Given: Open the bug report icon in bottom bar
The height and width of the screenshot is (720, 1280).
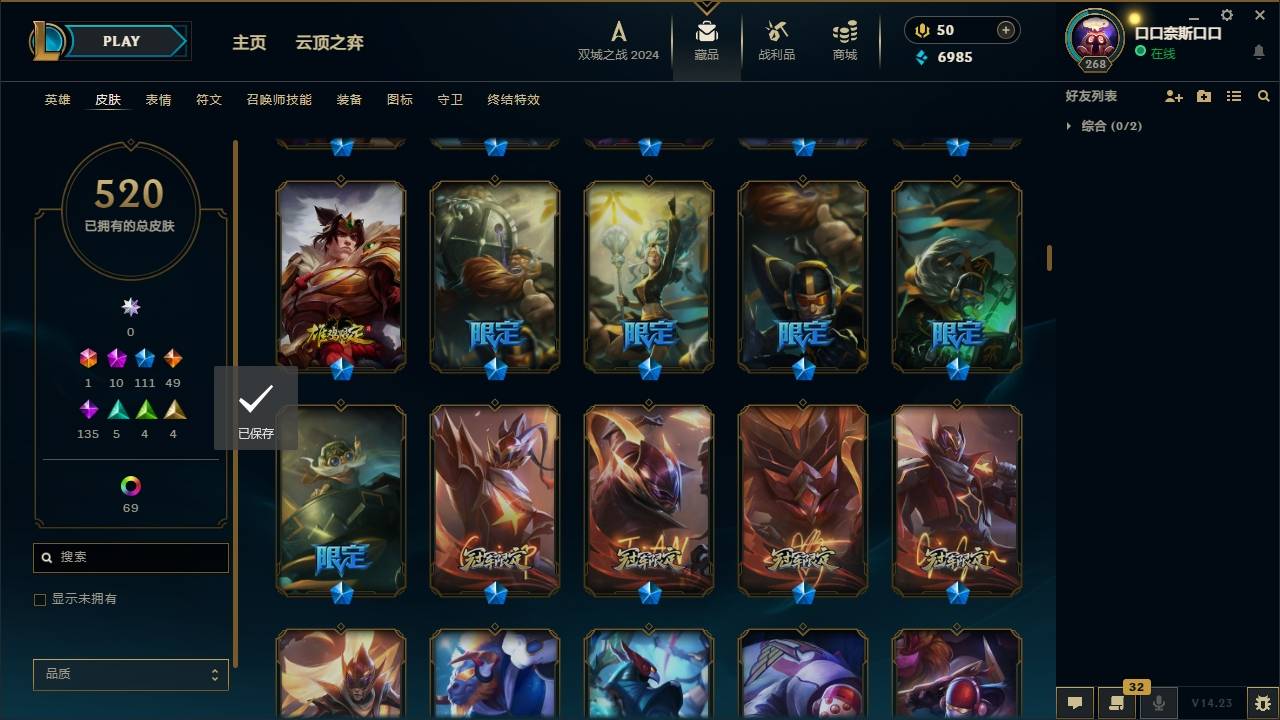Looking at the screenshot, I should 1259,704.
